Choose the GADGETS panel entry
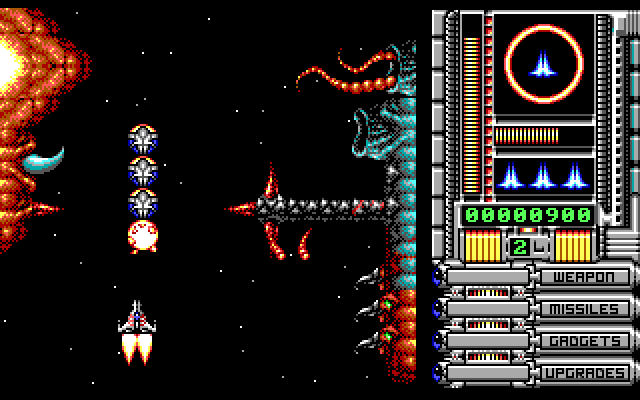The image size is (640, 400). (x=586, y=341)
